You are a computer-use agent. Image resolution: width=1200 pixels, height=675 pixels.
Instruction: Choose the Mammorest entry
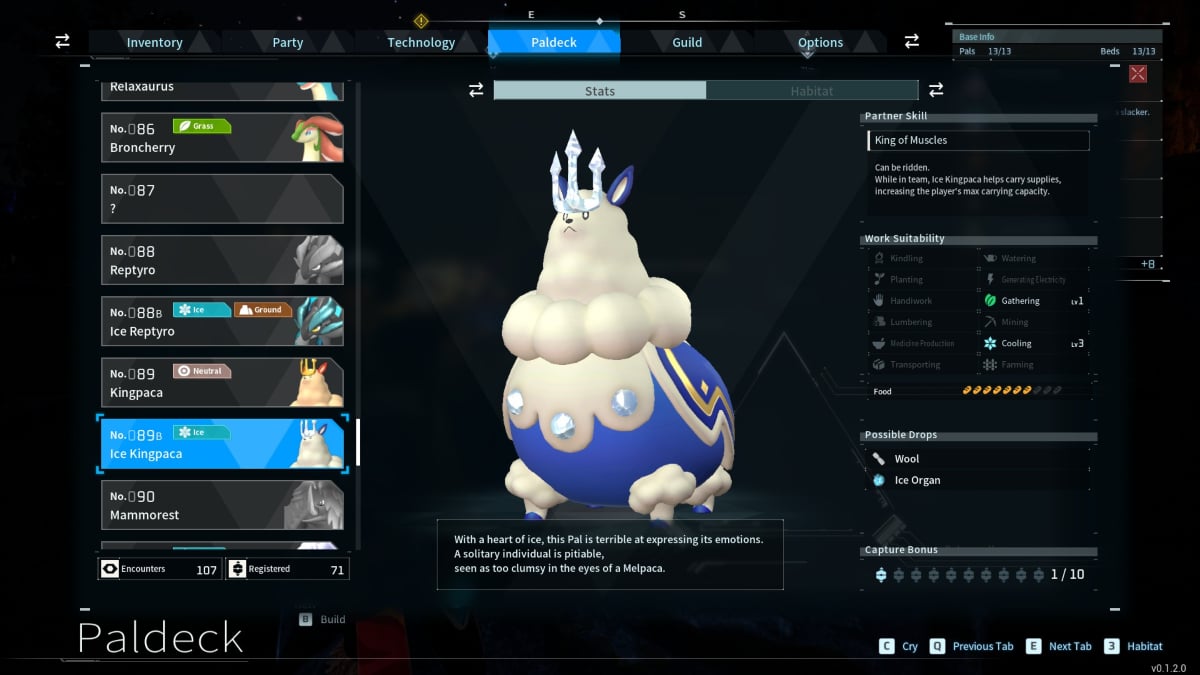[222, 505]
